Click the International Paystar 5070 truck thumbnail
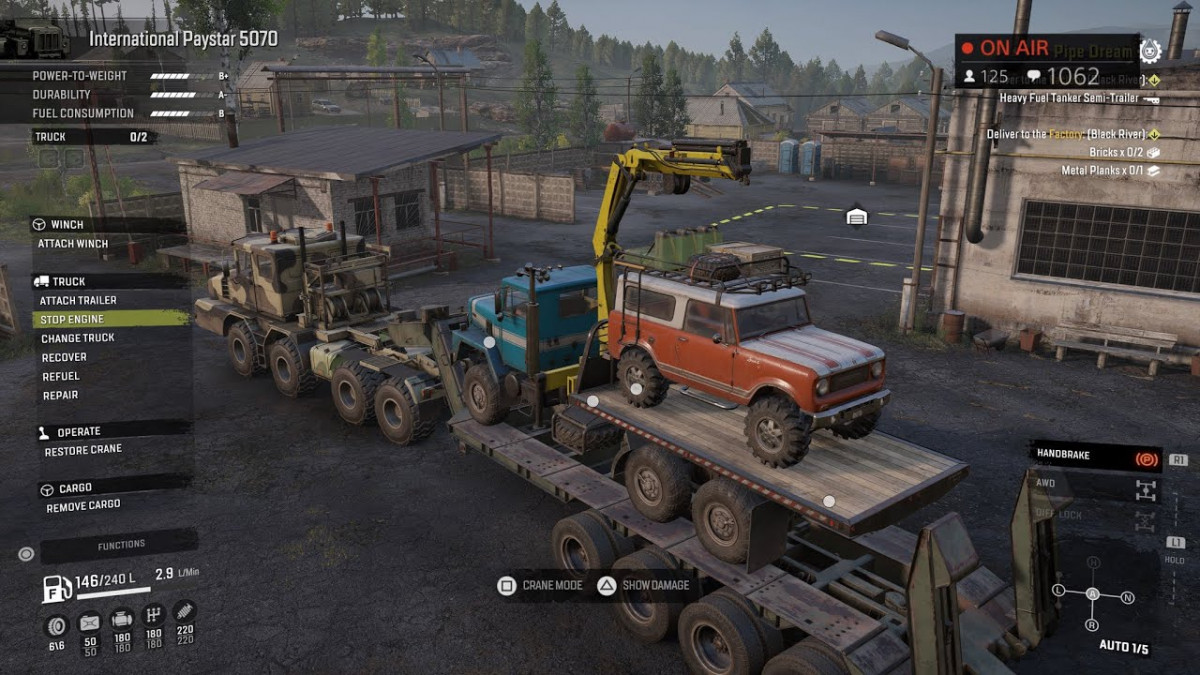Image resolution: width=1200 pixels, height=675 pixels. point(35,38)
